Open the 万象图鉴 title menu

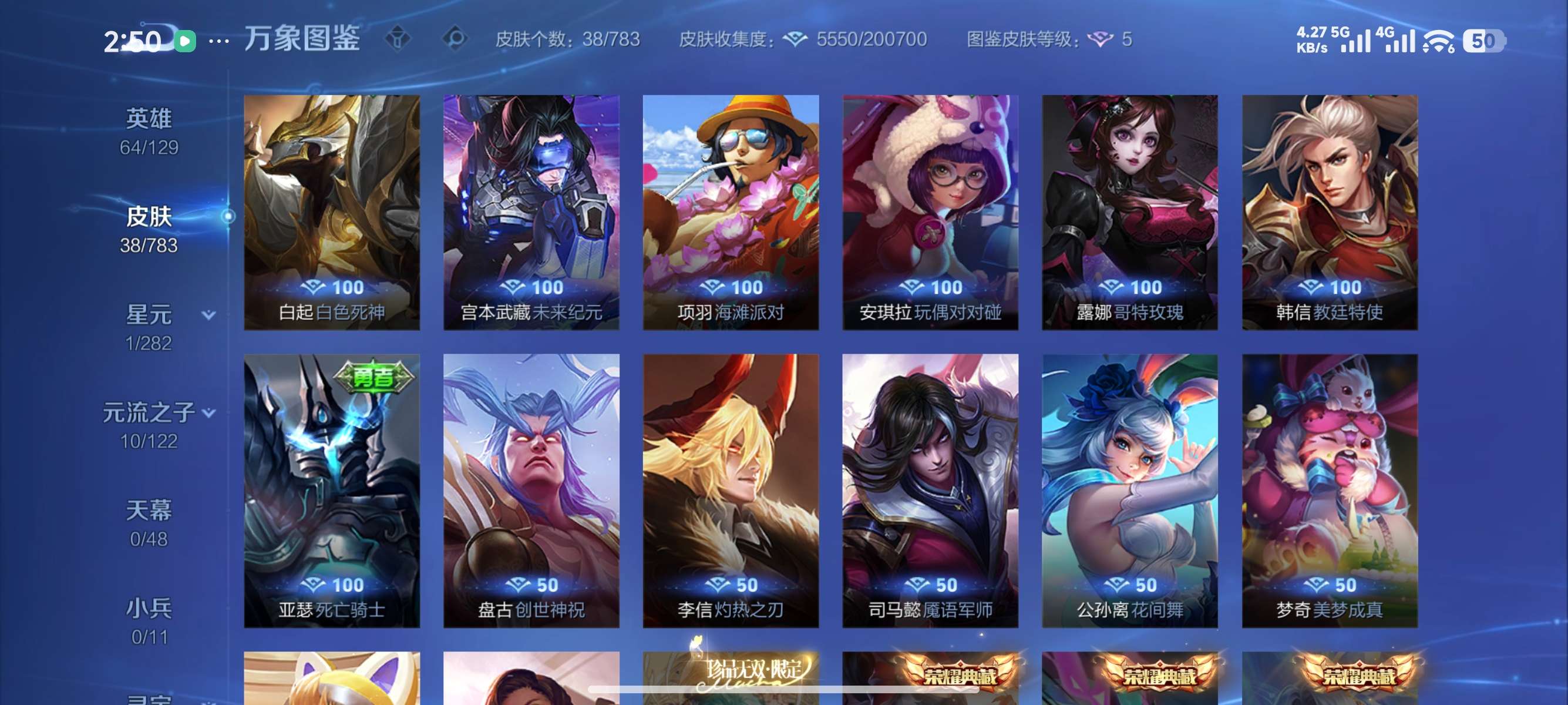coord(301,38)
